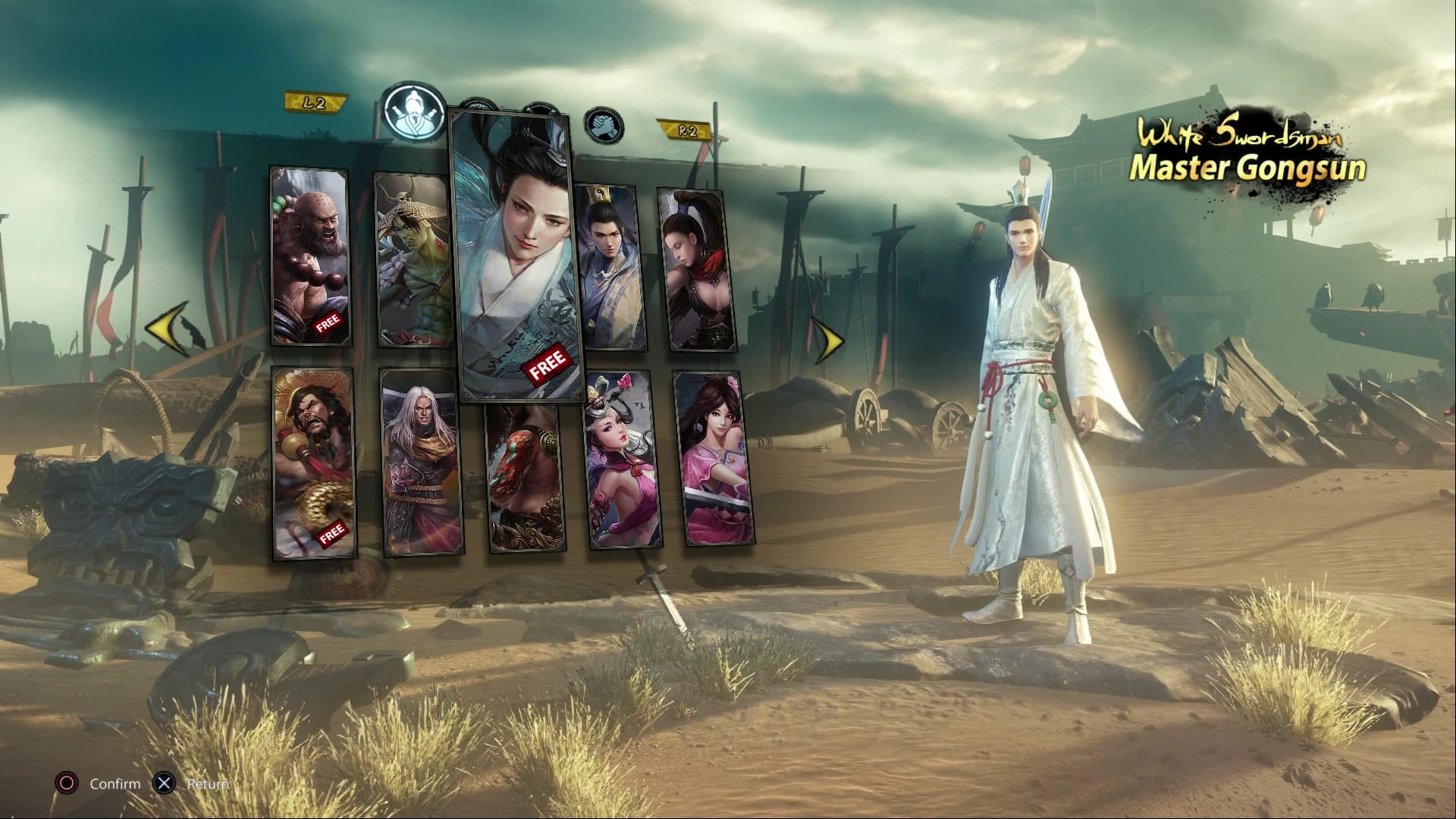Screen dimensions: 1456x819
Task: Switch category using the L2 banner tab
Action: tap(314, 99)
